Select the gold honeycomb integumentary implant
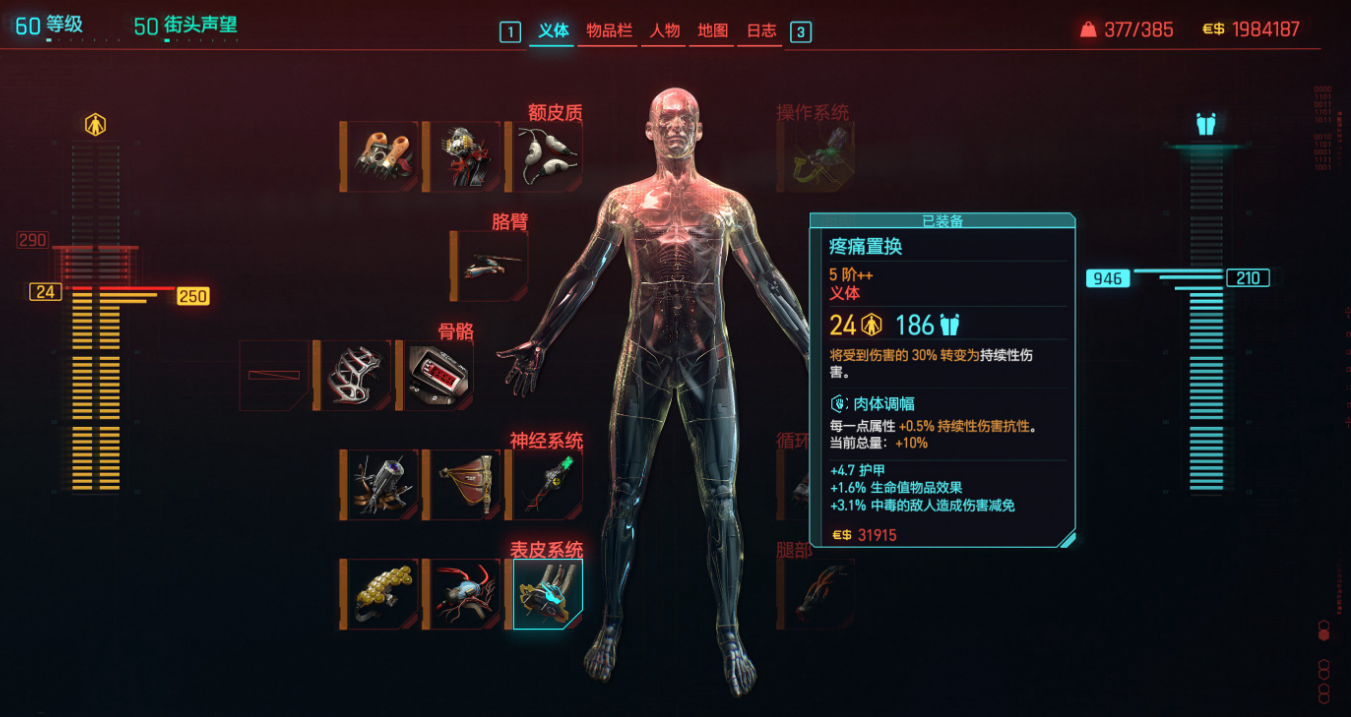The image size is (1351, 717). pyautogui.click(x=381, y=594)
